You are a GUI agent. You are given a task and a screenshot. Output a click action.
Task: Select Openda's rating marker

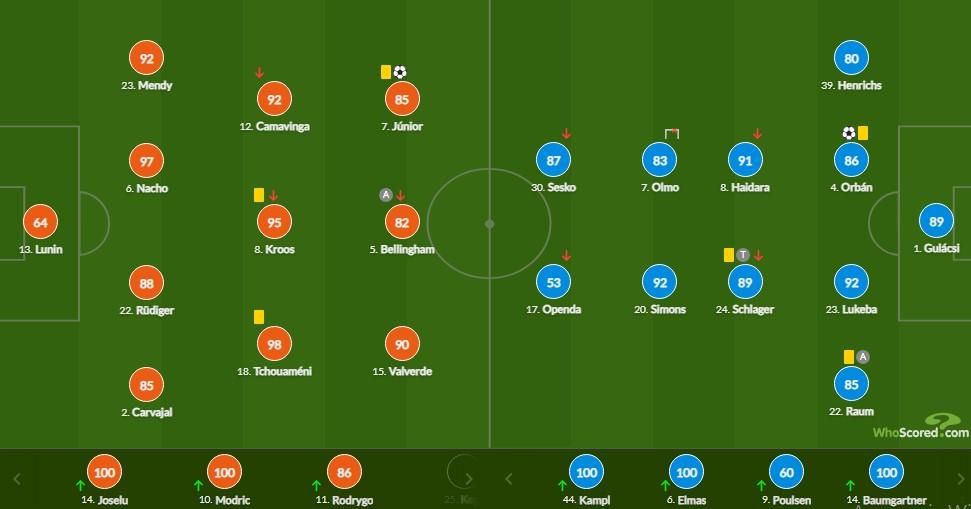tap(555, 283)
